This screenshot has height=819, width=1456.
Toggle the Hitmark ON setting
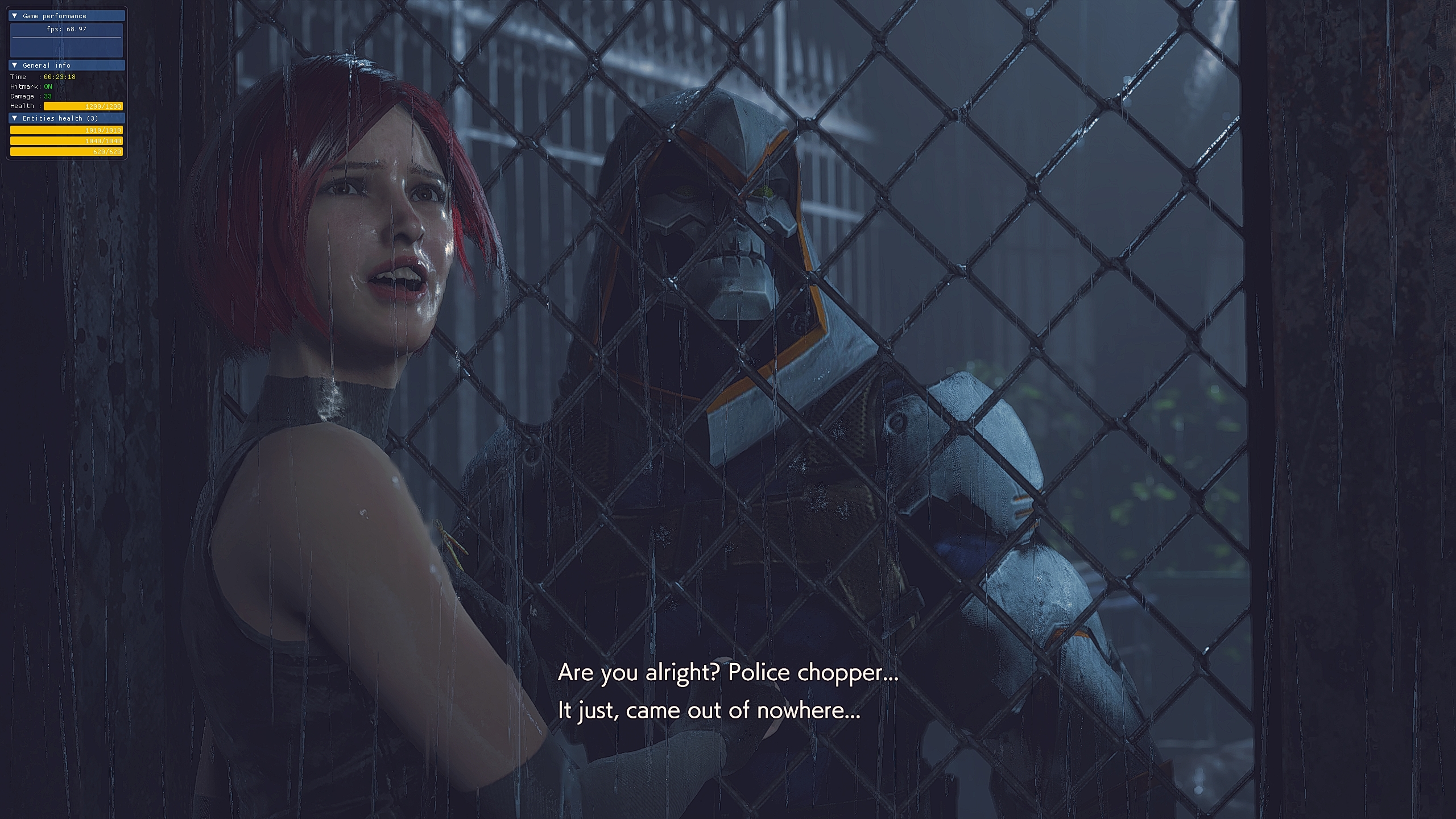coord(48,86)
